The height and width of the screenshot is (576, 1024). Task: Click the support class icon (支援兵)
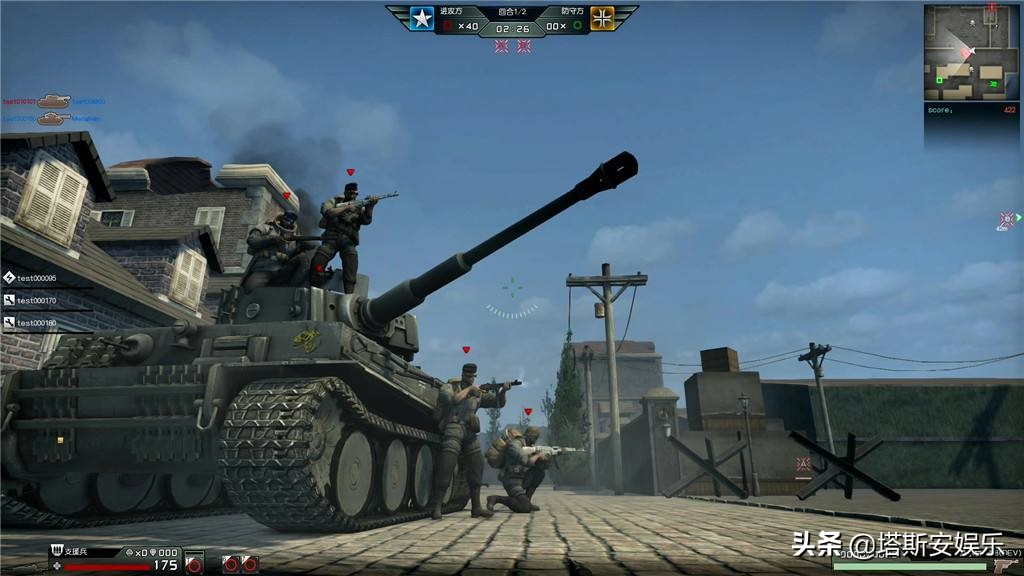click(58, 552)
